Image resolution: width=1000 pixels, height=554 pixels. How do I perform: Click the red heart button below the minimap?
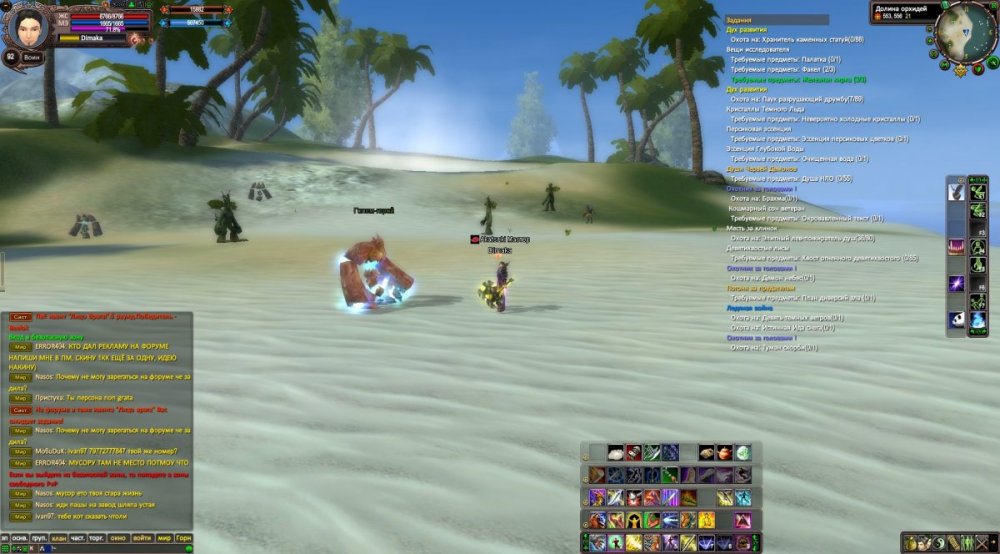pyautogui.click(x=980, y=69)
